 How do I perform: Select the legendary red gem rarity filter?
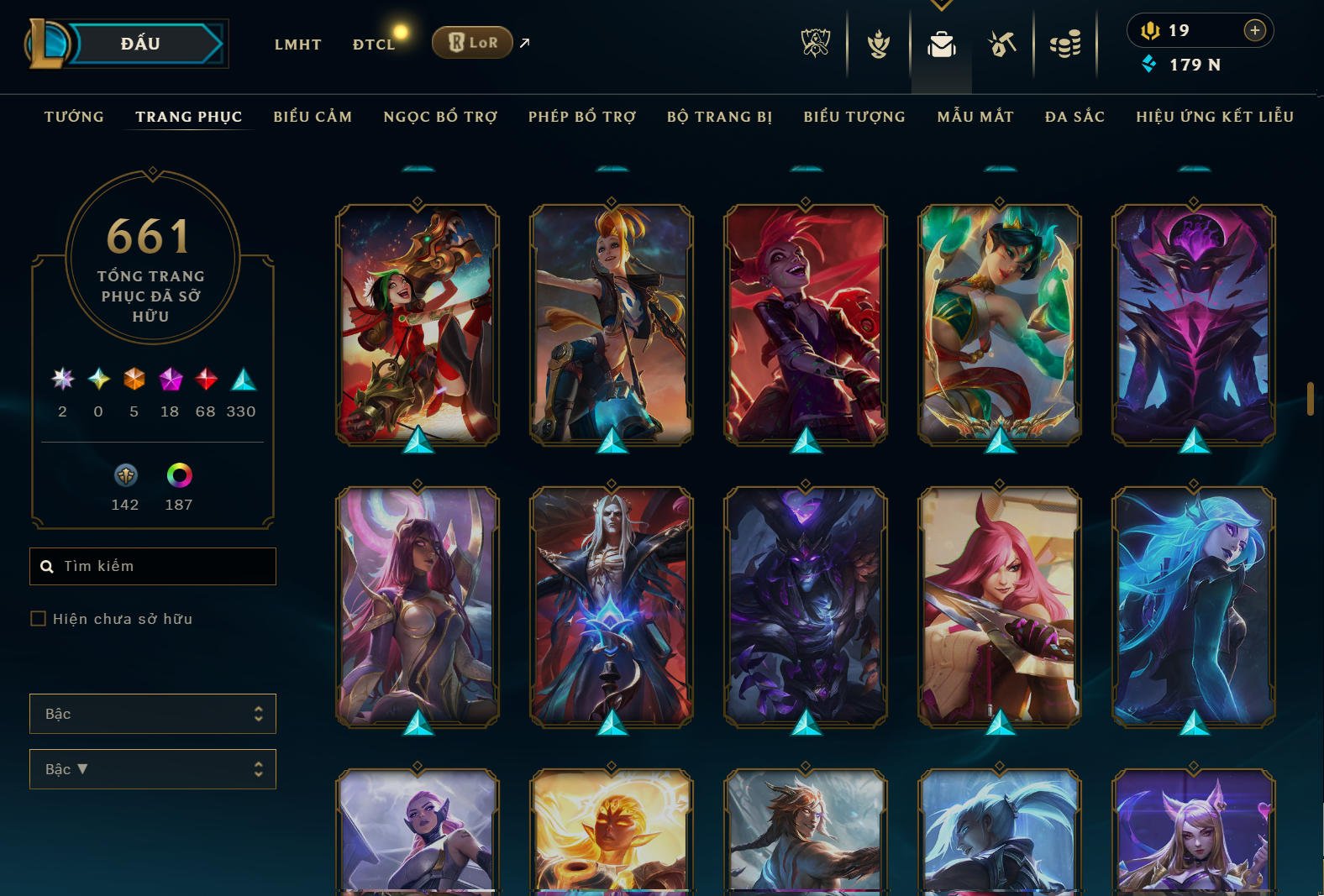(205, 380)
